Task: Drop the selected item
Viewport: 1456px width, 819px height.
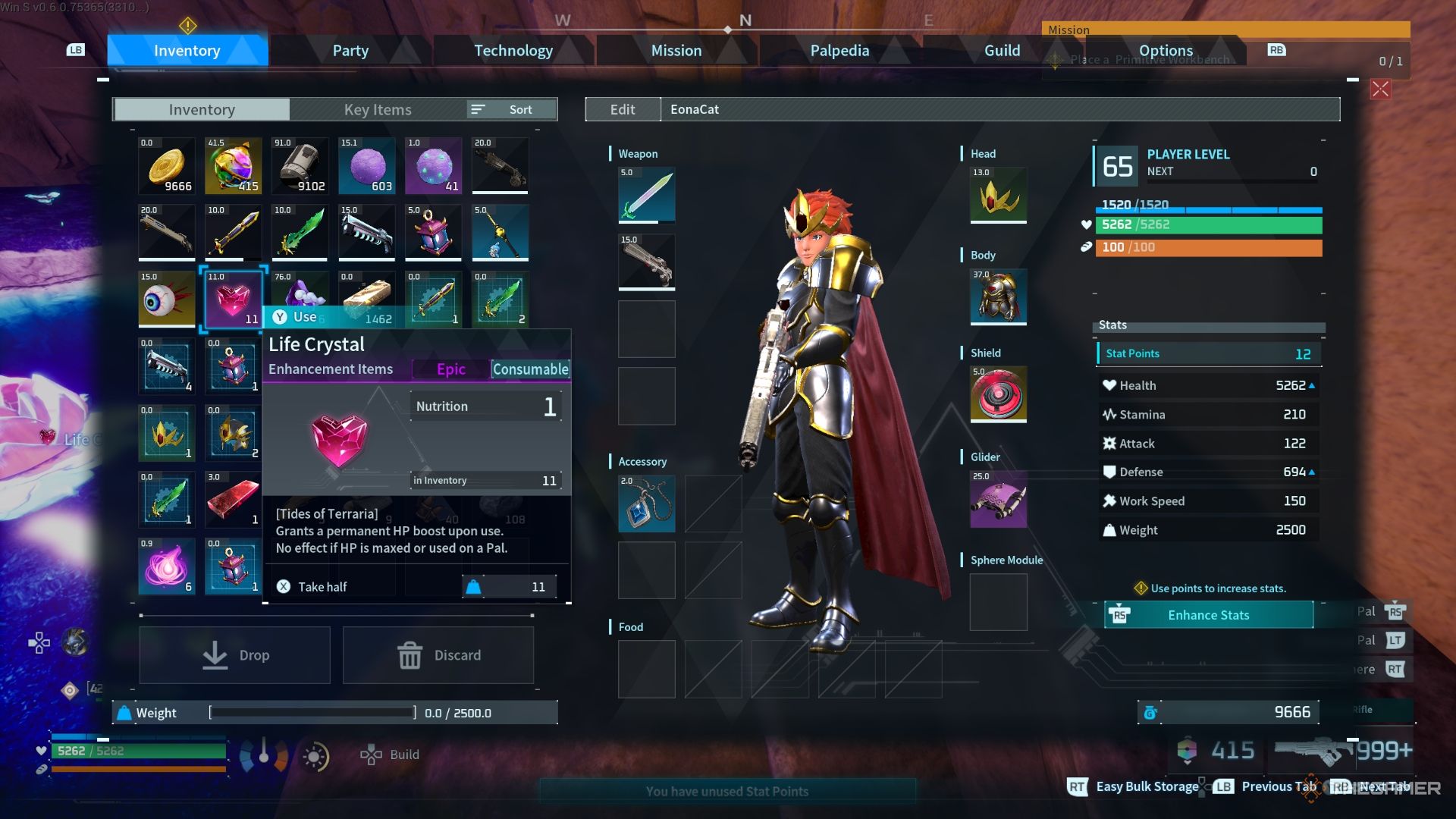Action: coord(234,655)
